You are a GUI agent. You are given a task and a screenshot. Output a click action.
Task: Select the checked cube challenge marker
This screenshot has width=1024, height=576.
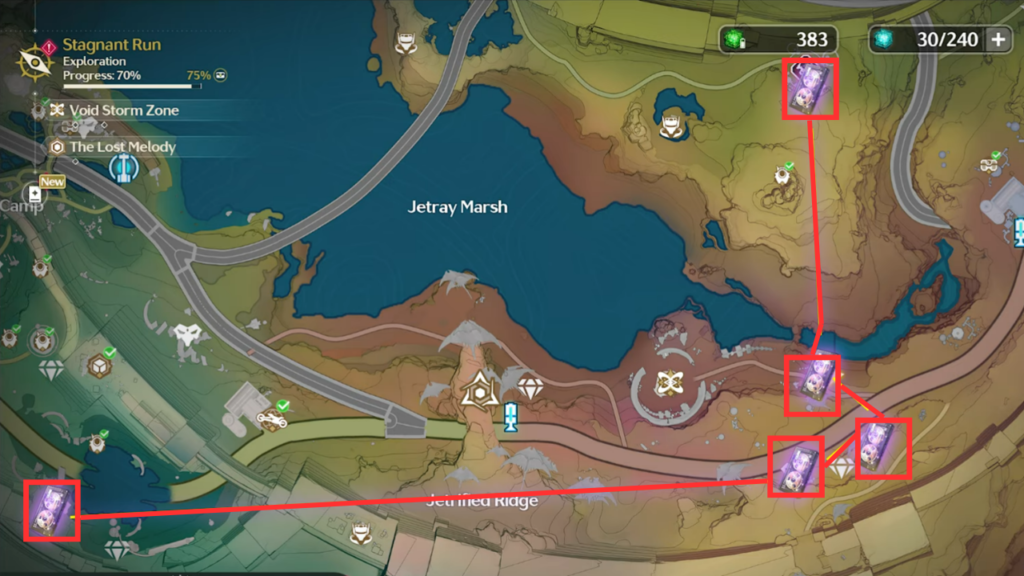pyautogui.click(x=99, y=365)
